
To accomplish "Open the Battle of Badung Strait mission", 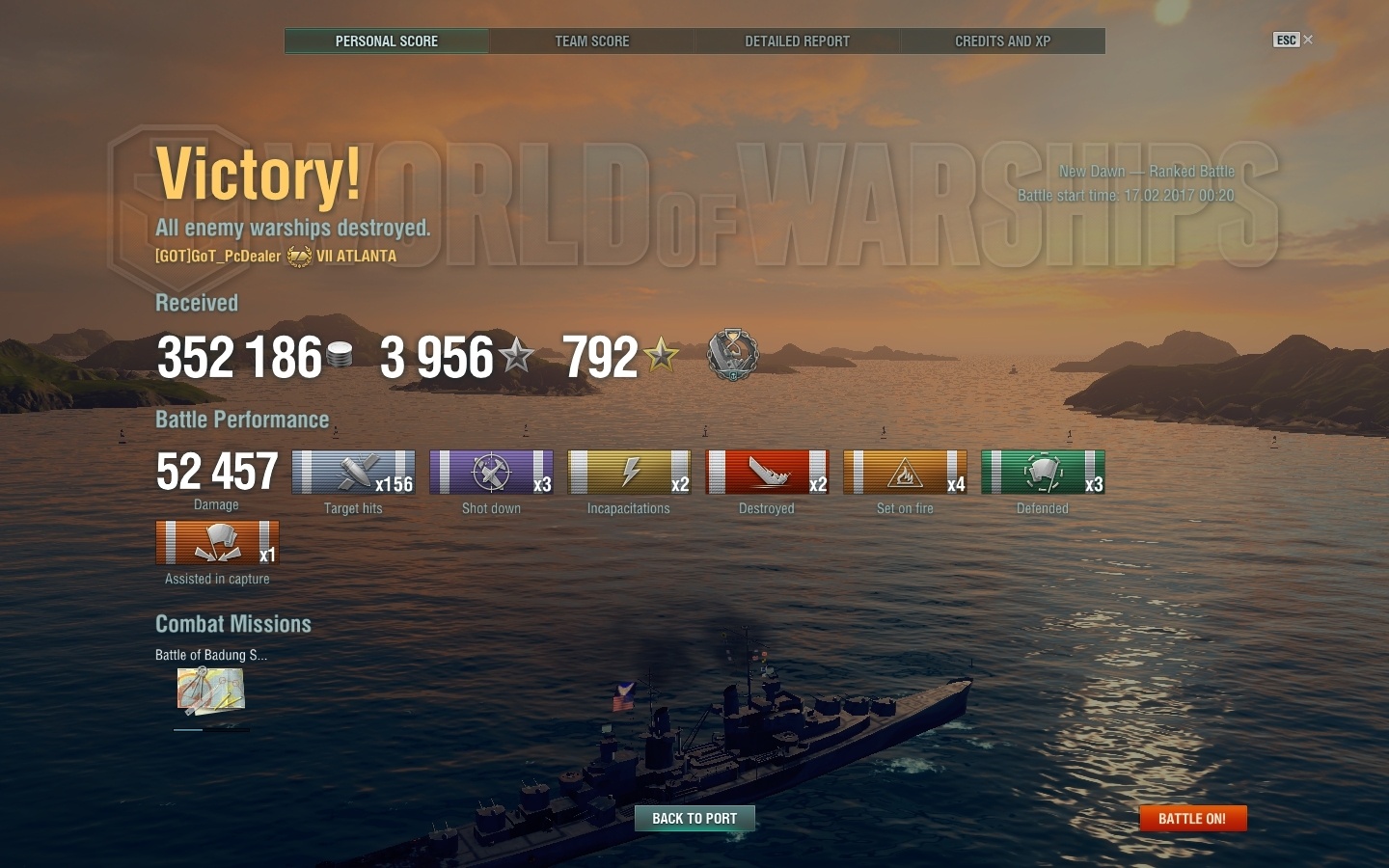I will 211,692.
